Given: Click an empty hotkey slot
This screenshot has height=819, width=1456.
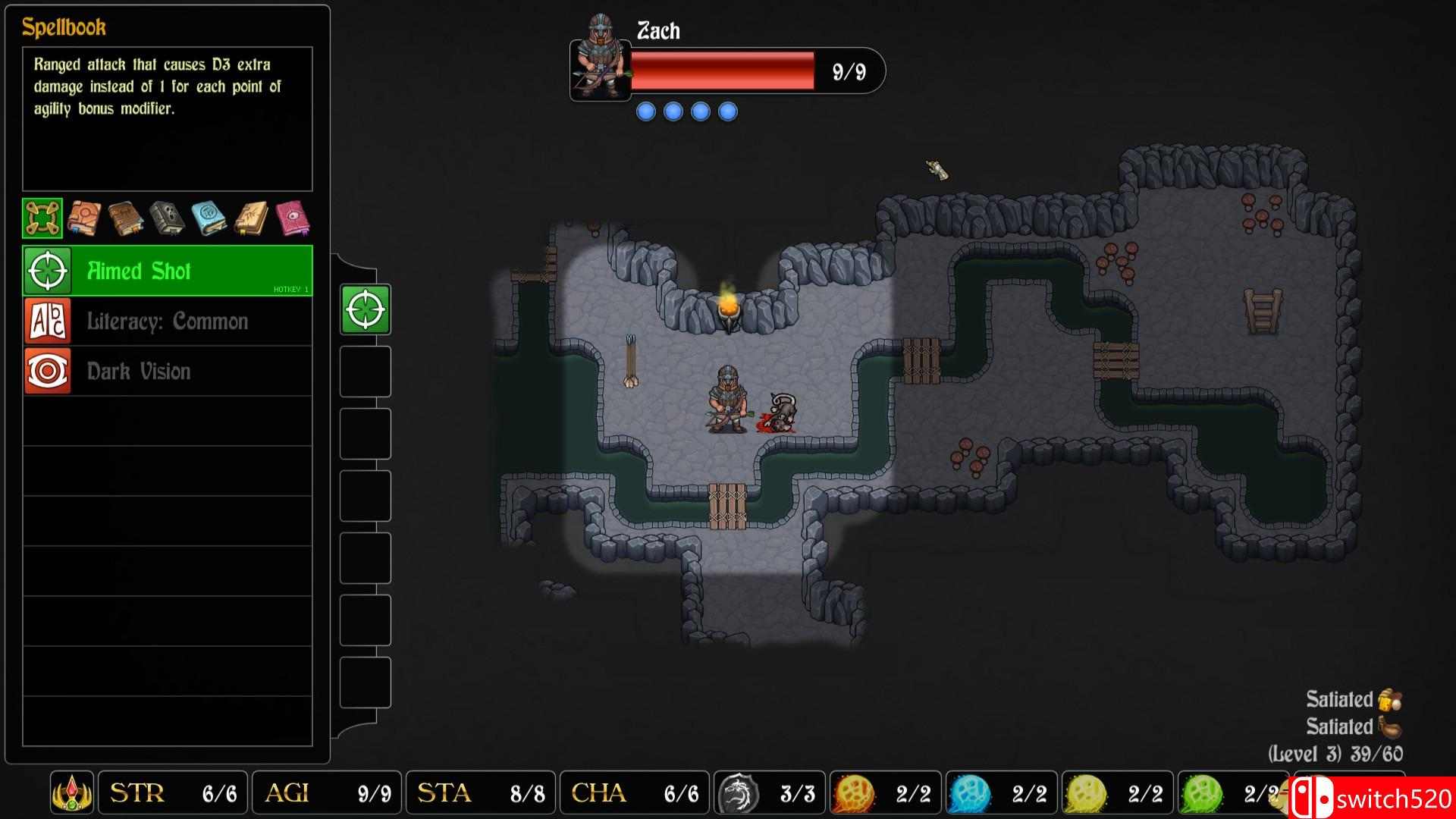Looking at the screenshot, I should click(365, 372).
